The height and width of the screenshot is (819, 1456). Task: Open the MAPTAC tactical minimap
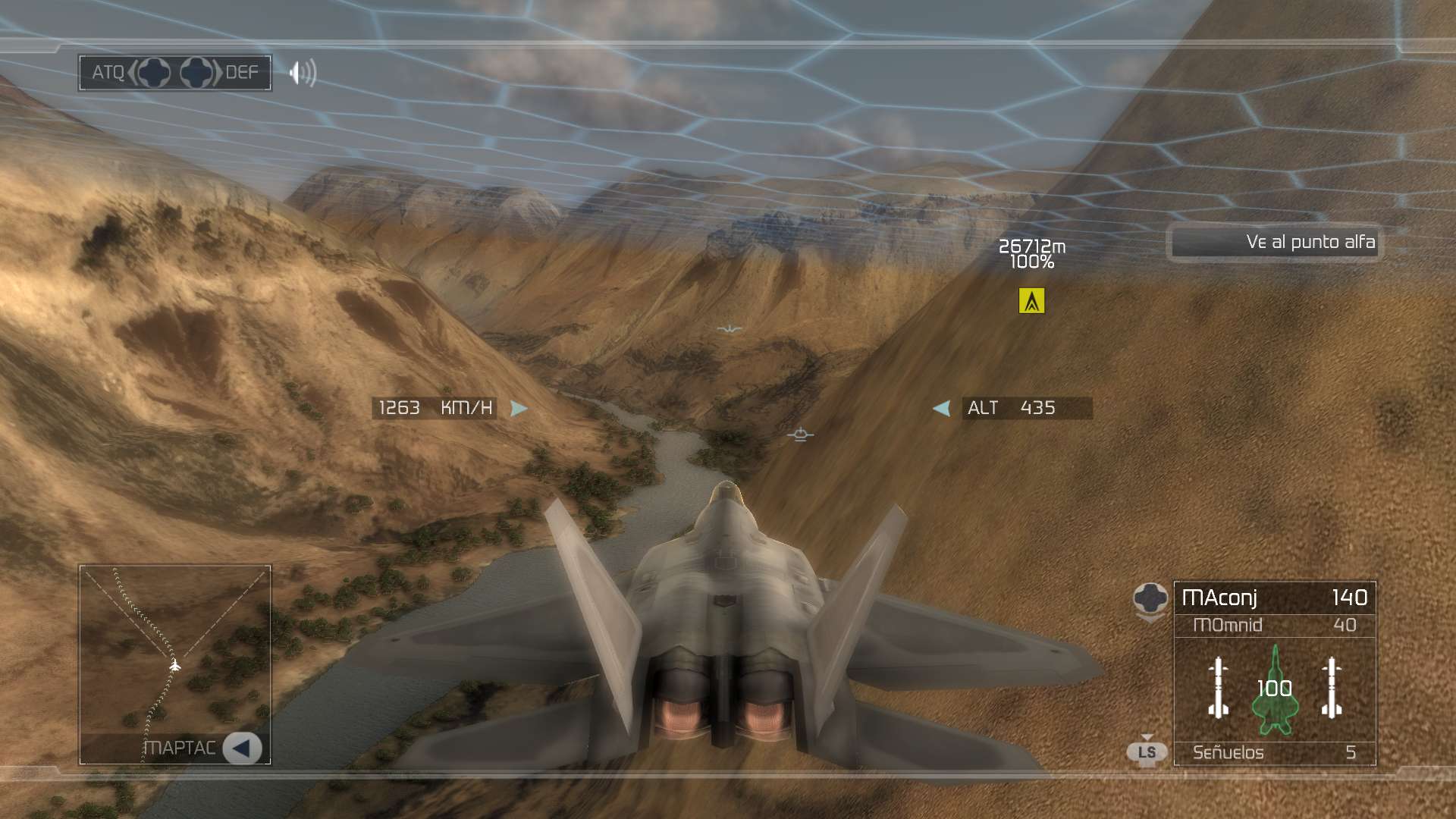(x=242, y=748)
